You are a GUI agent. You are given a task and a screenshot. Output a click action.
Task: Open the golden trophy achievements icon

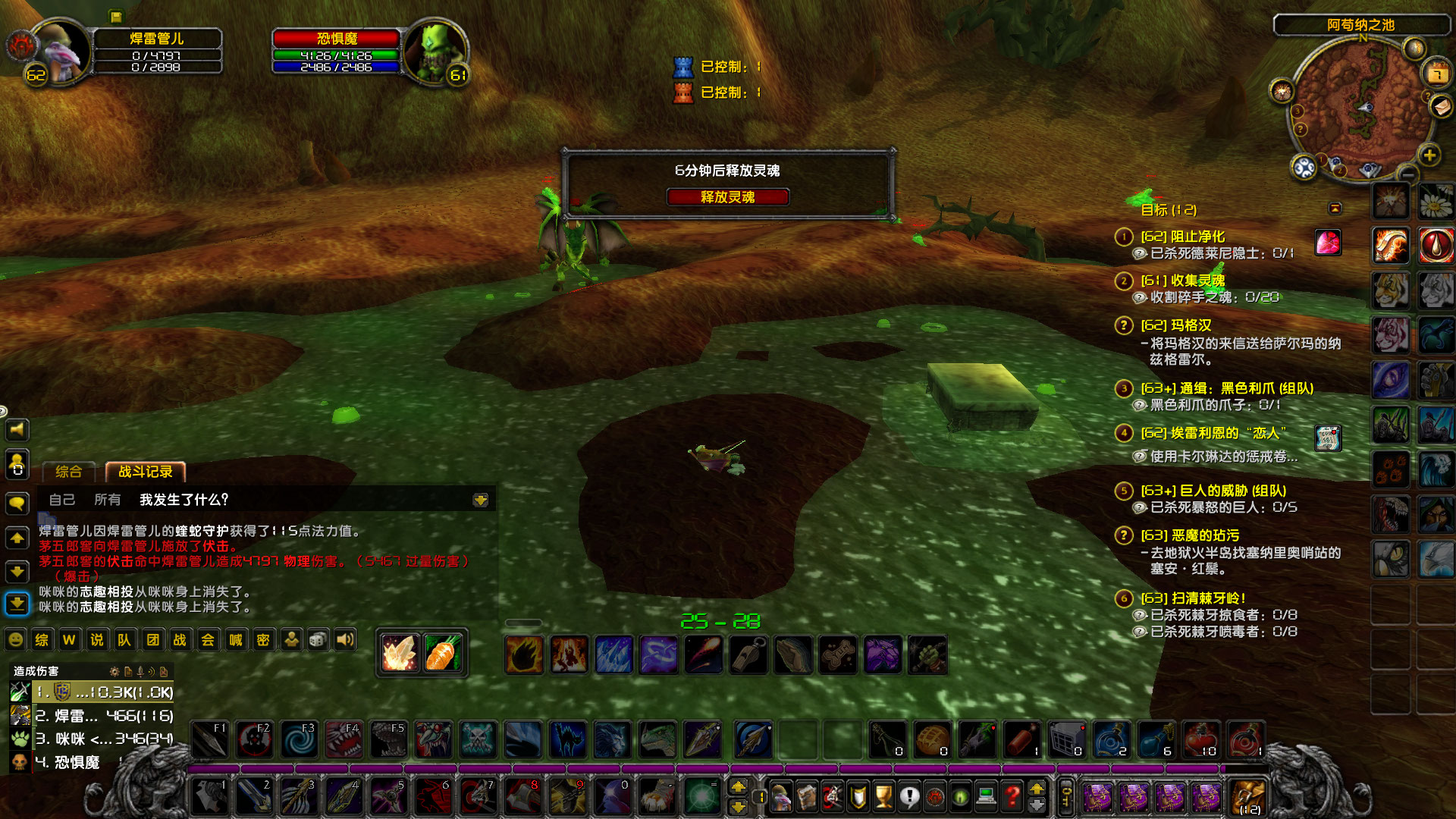tap(883, 797)
